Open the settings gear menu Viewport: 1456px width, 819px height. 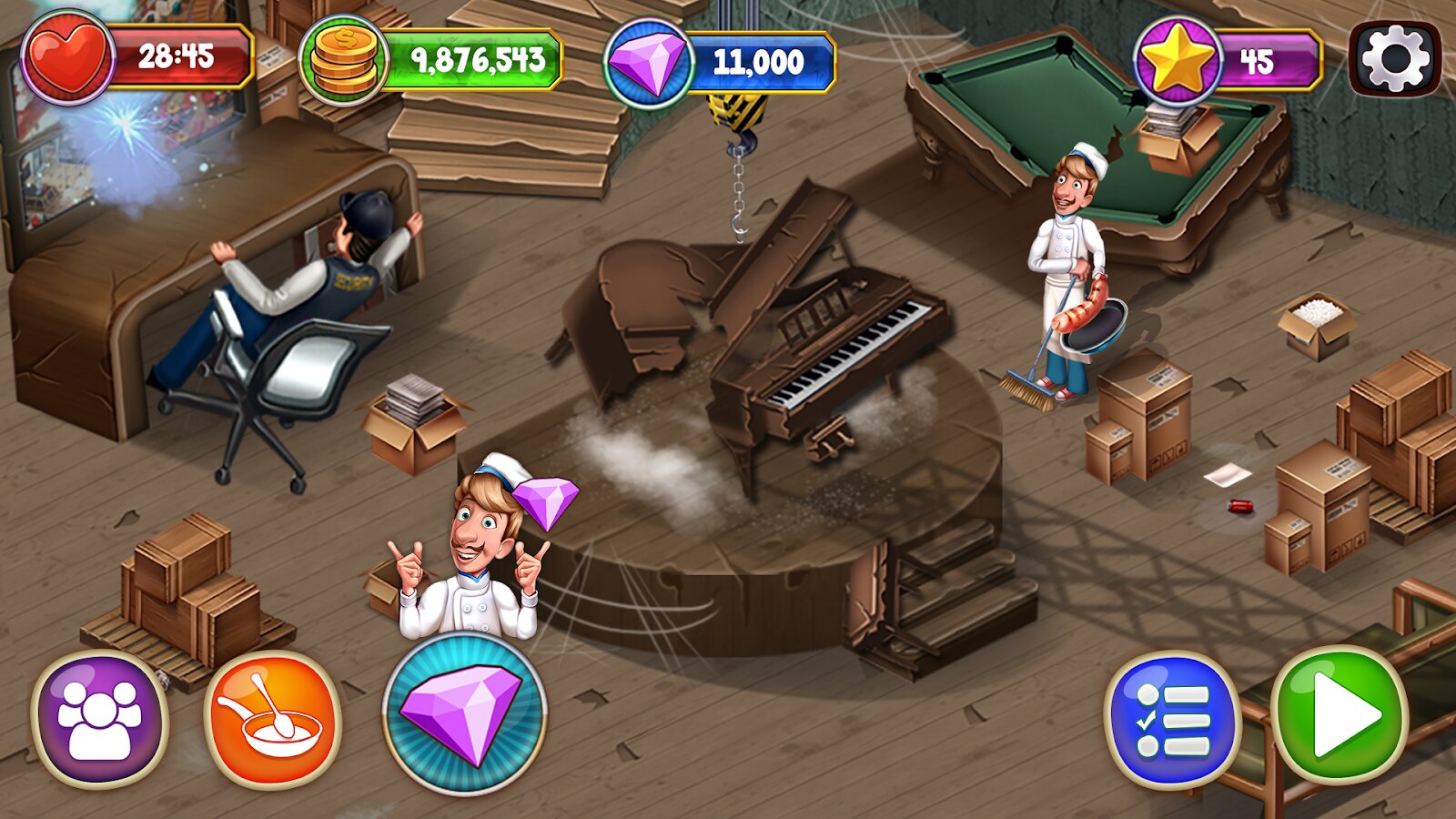pyautogui.click(x=1395, y=59)
